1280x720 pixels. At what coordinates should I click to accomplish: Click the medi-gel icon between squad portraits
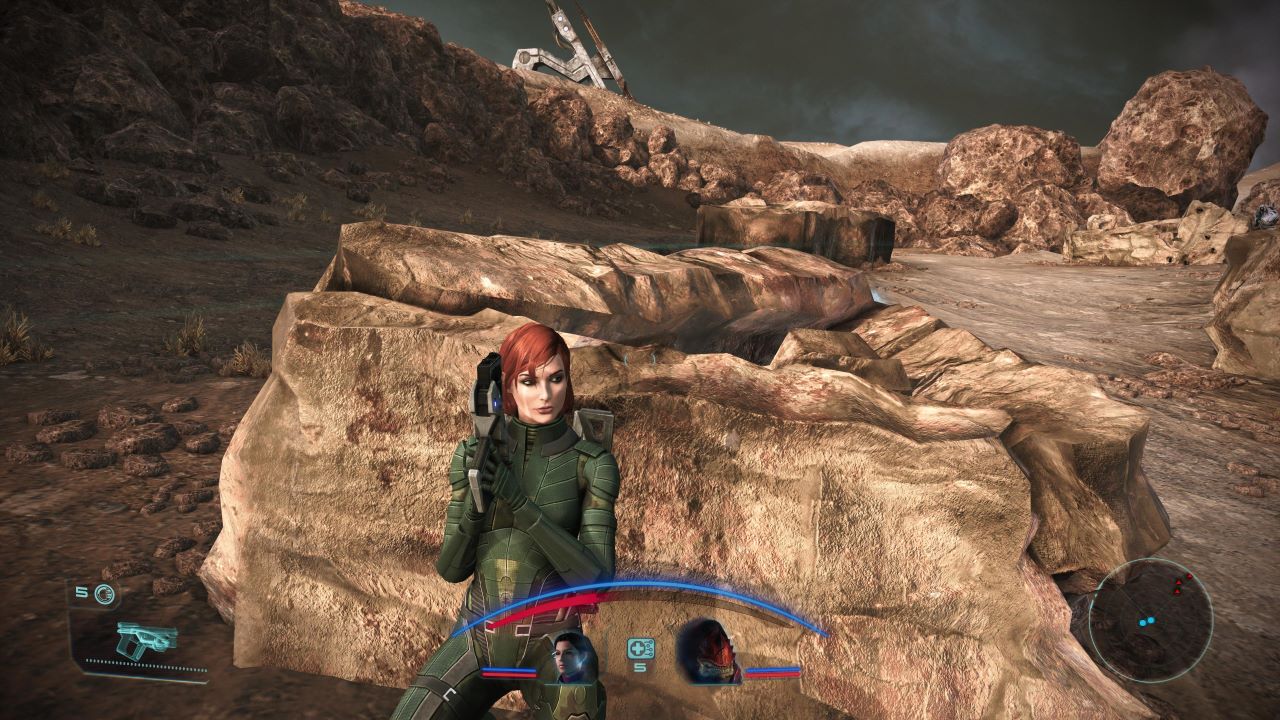pyautogui.click(x=641, y=648)
